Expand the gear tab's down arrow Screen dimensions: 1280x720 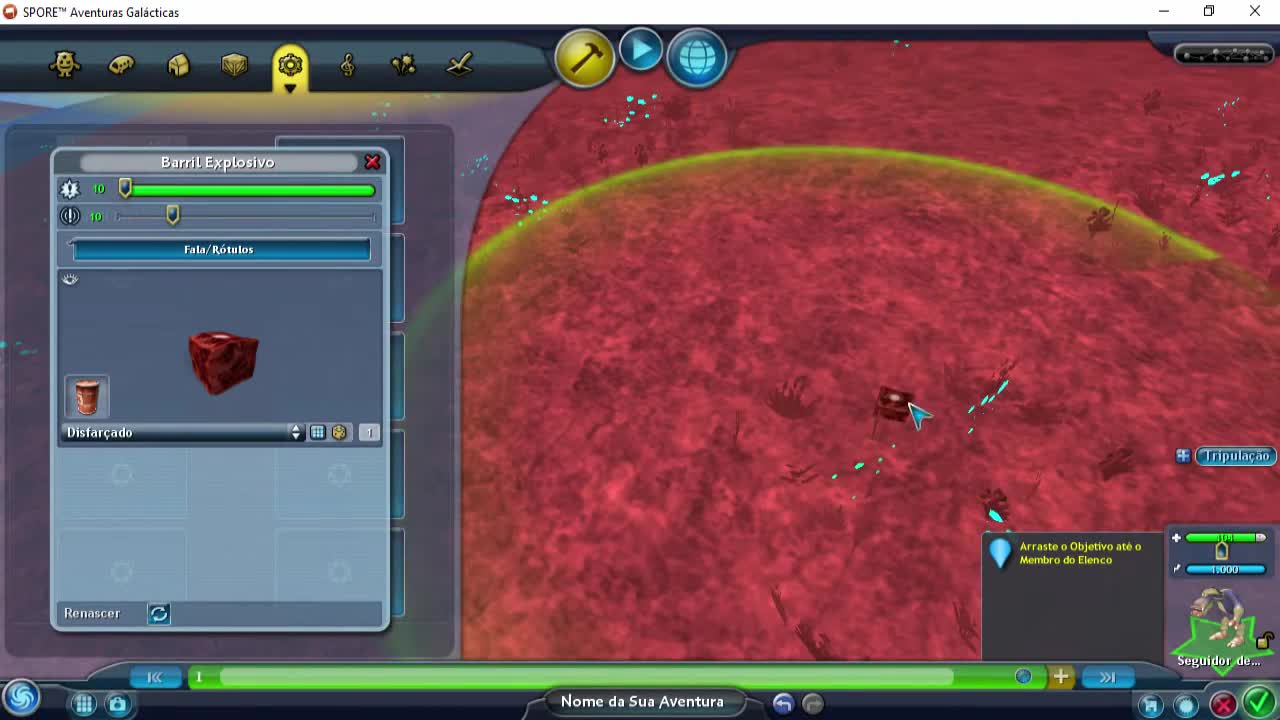[290, 86]
